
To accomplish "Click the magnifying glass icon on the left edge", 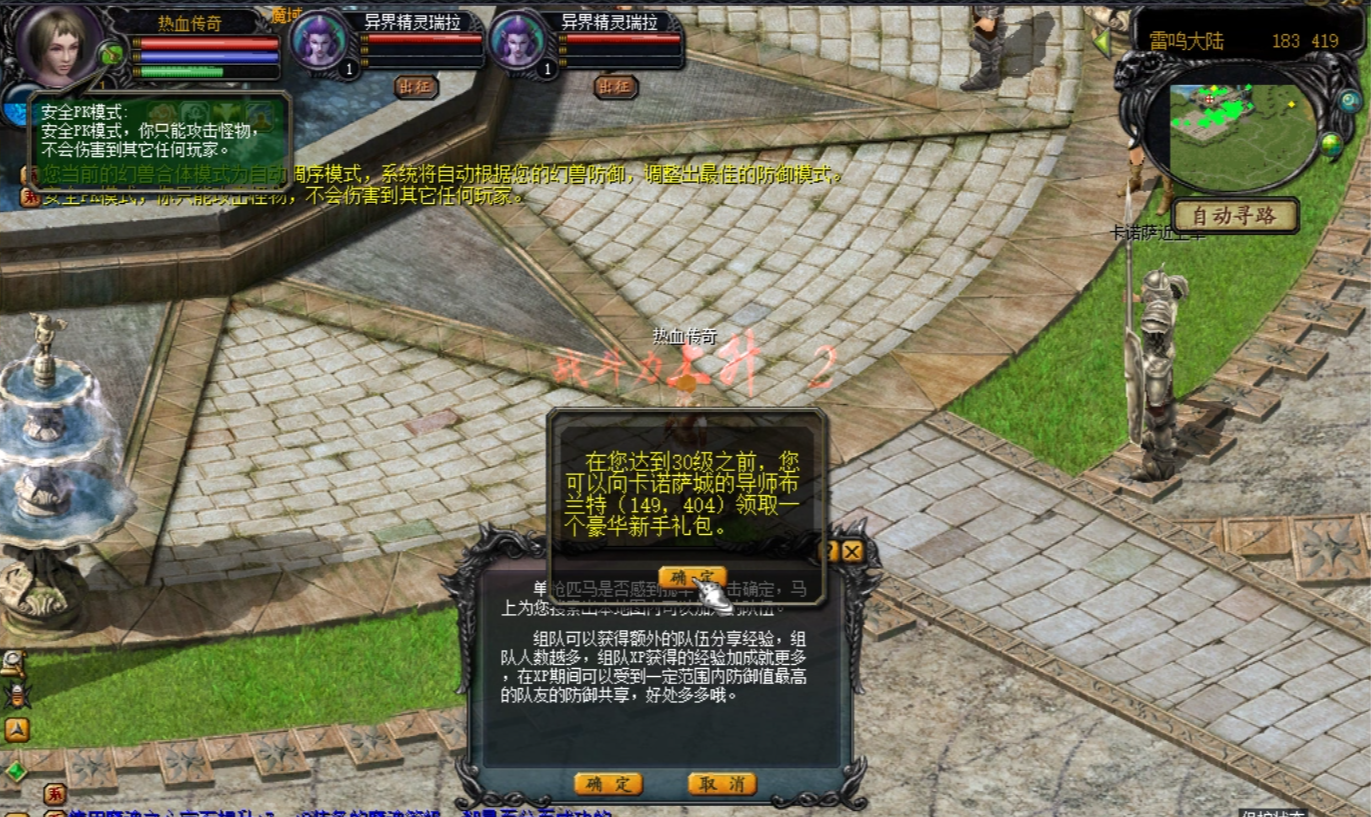I will pyautogui.click(x=12, y=662).
